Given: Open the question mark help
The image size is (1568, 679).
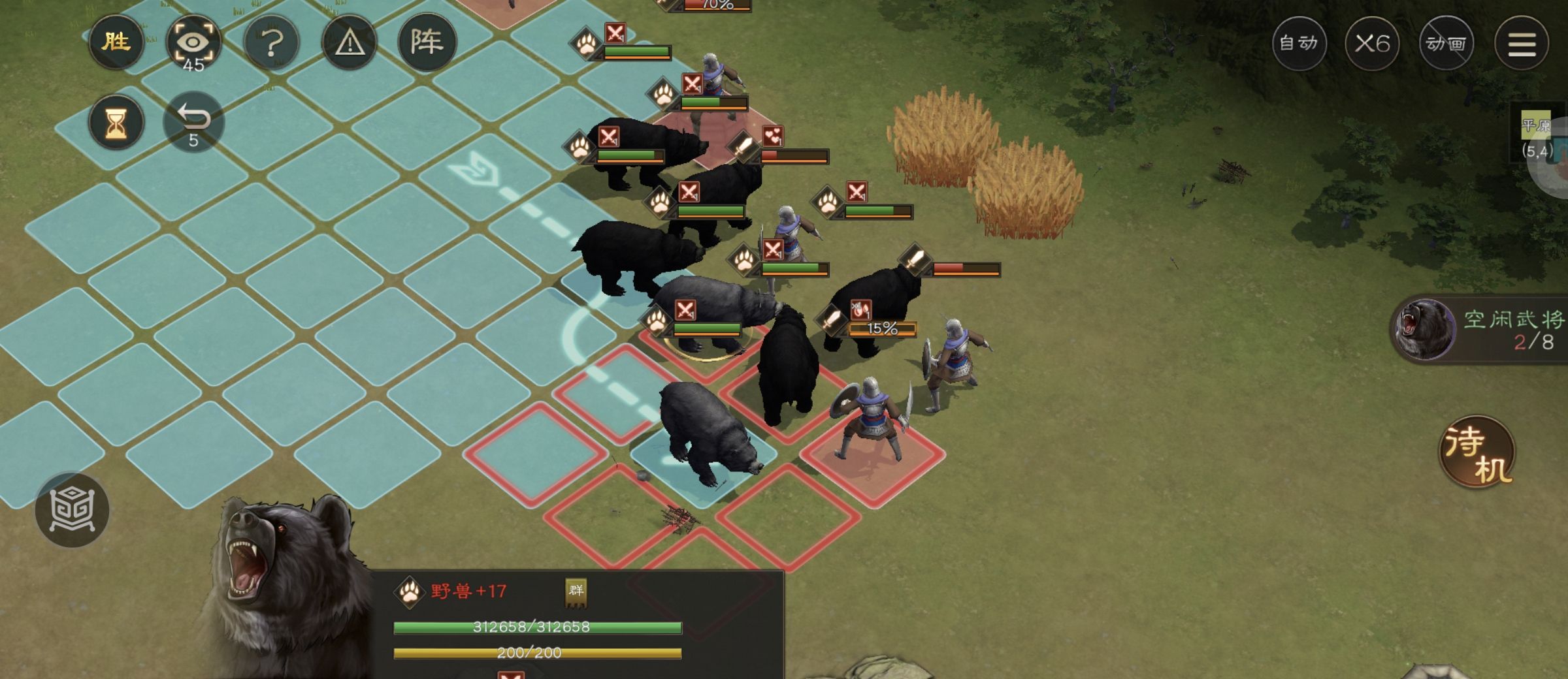Looking at the screenshot, I should (272, 43).
